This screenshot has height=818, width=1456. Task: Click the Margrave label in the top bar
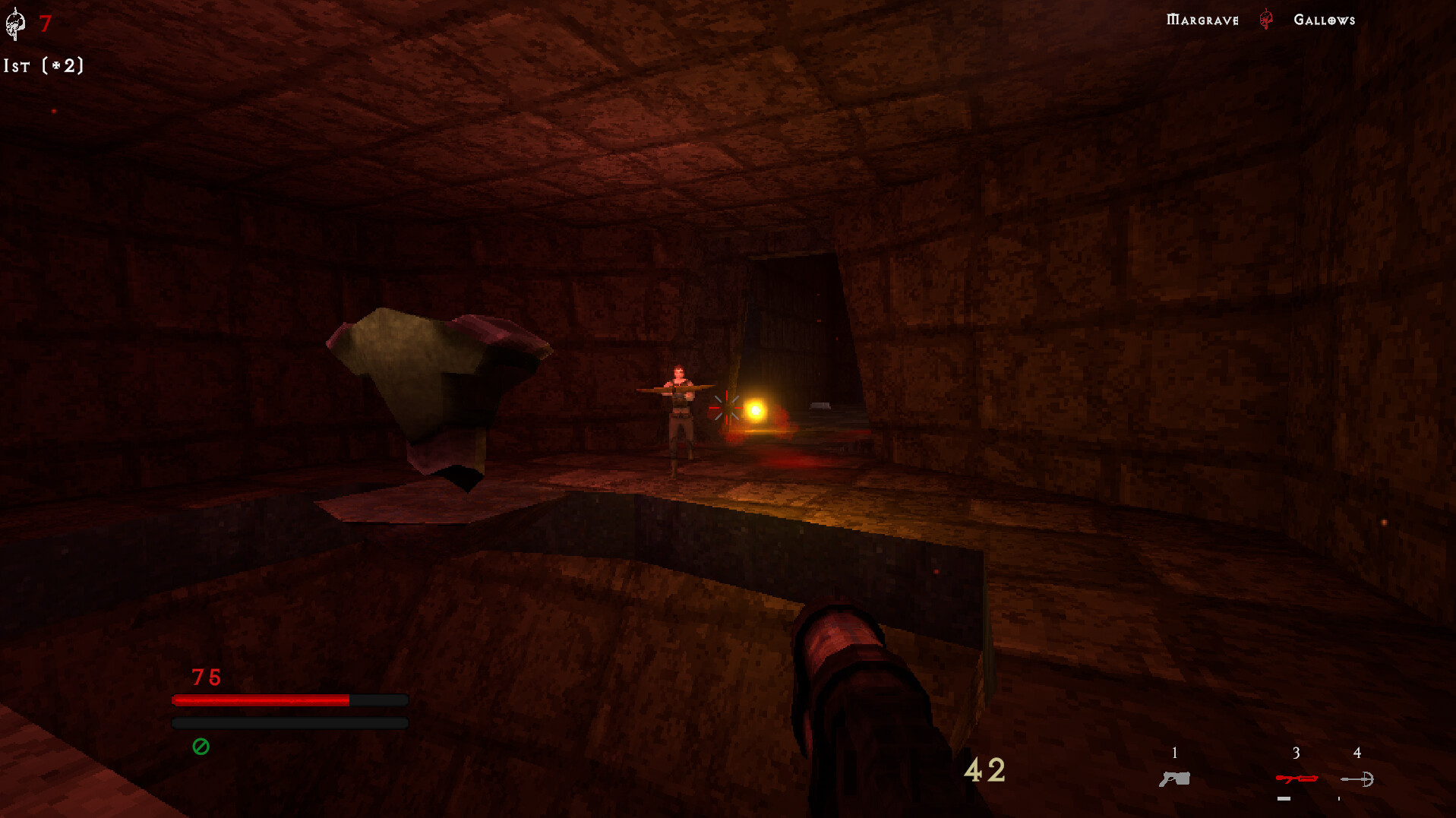tap(1202, 19)
